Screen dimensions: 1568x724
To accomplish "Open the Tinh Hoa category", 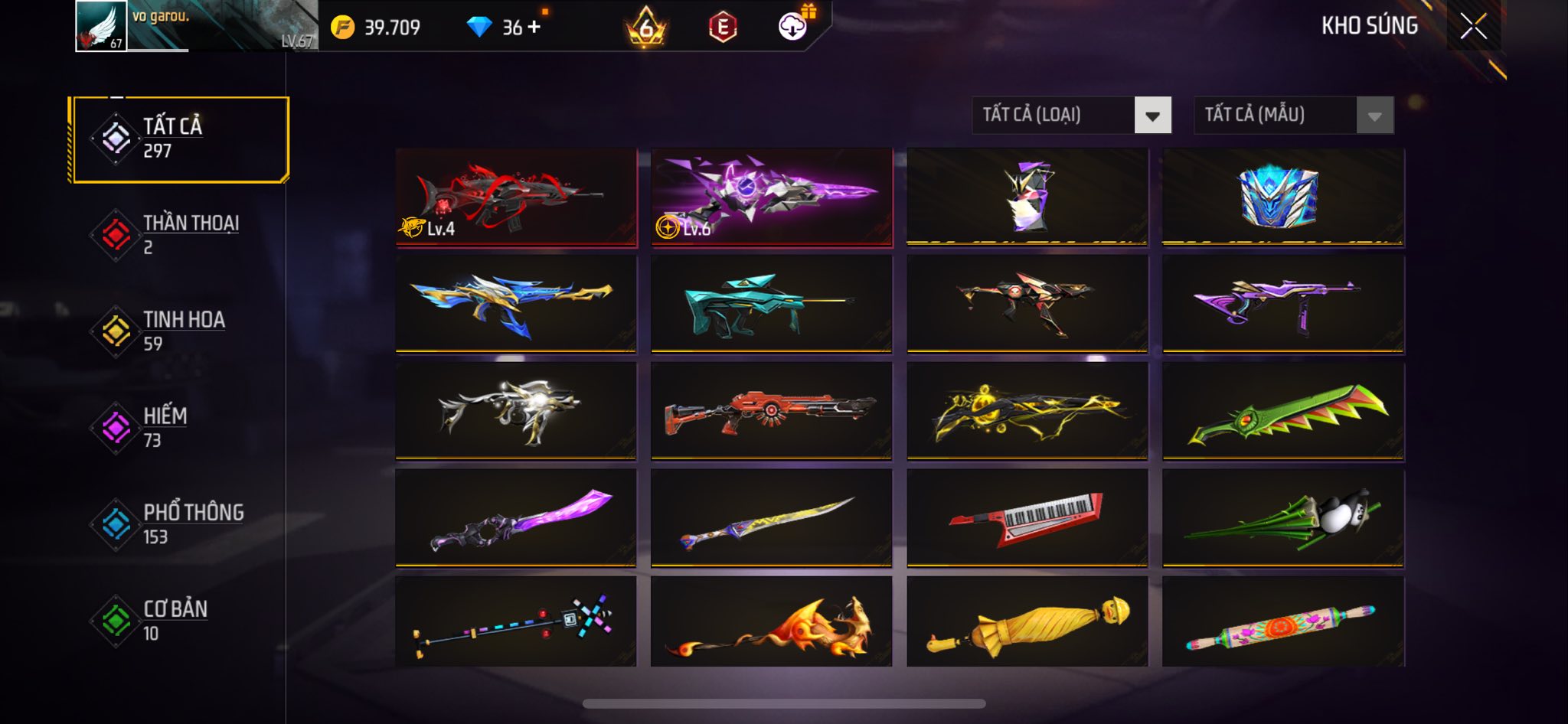I will tap(178, 331).
